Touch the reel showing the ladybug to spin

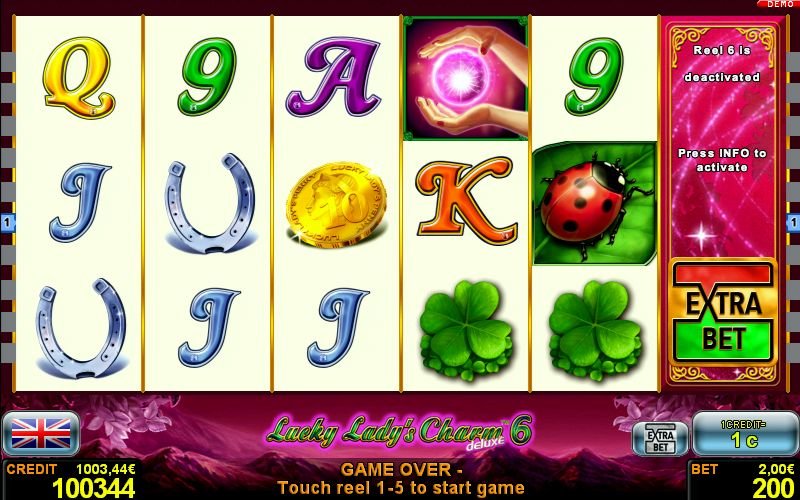click(594, 203)
